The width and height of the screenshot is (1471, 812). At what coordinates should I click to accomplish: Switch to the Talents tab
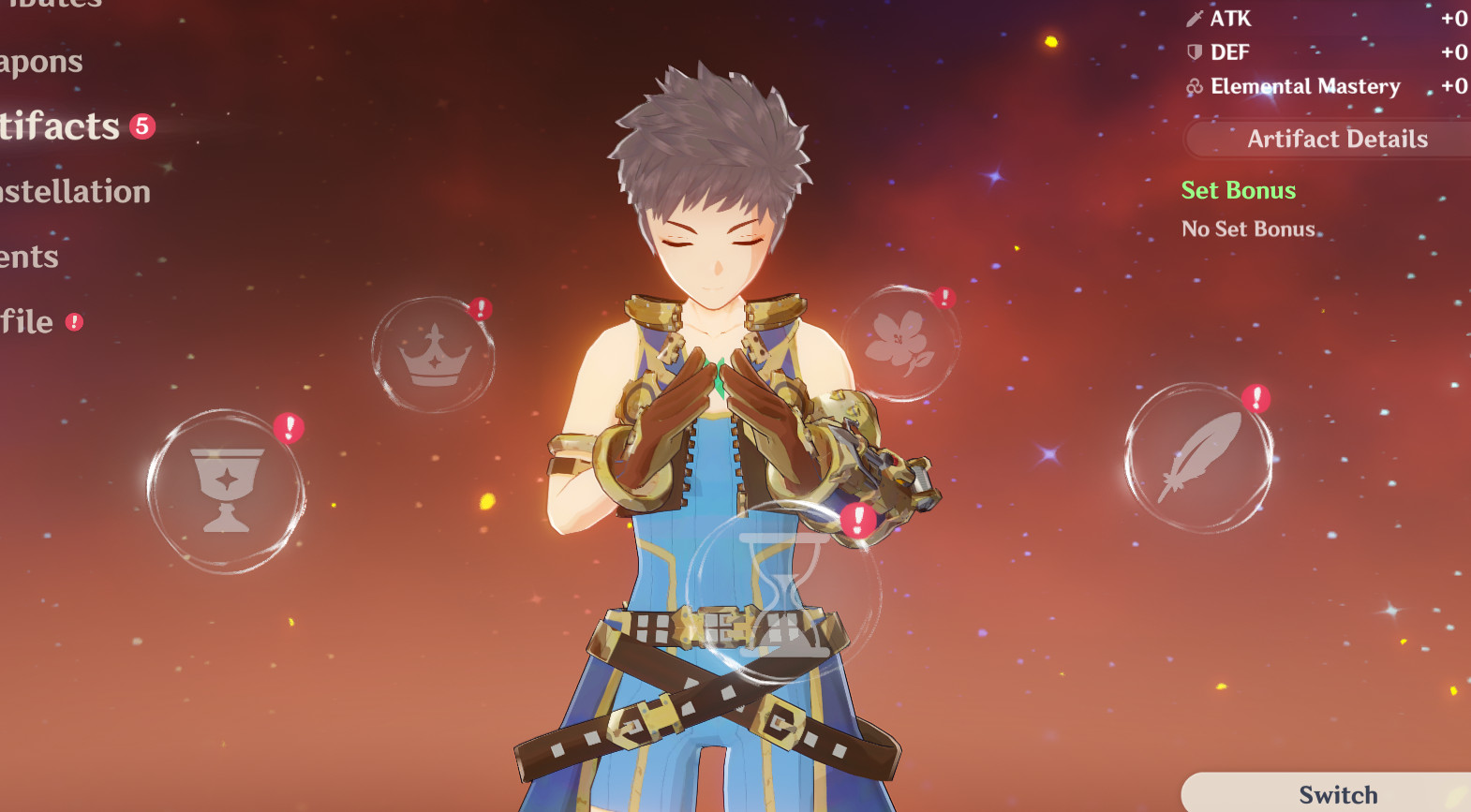(28, 256)
